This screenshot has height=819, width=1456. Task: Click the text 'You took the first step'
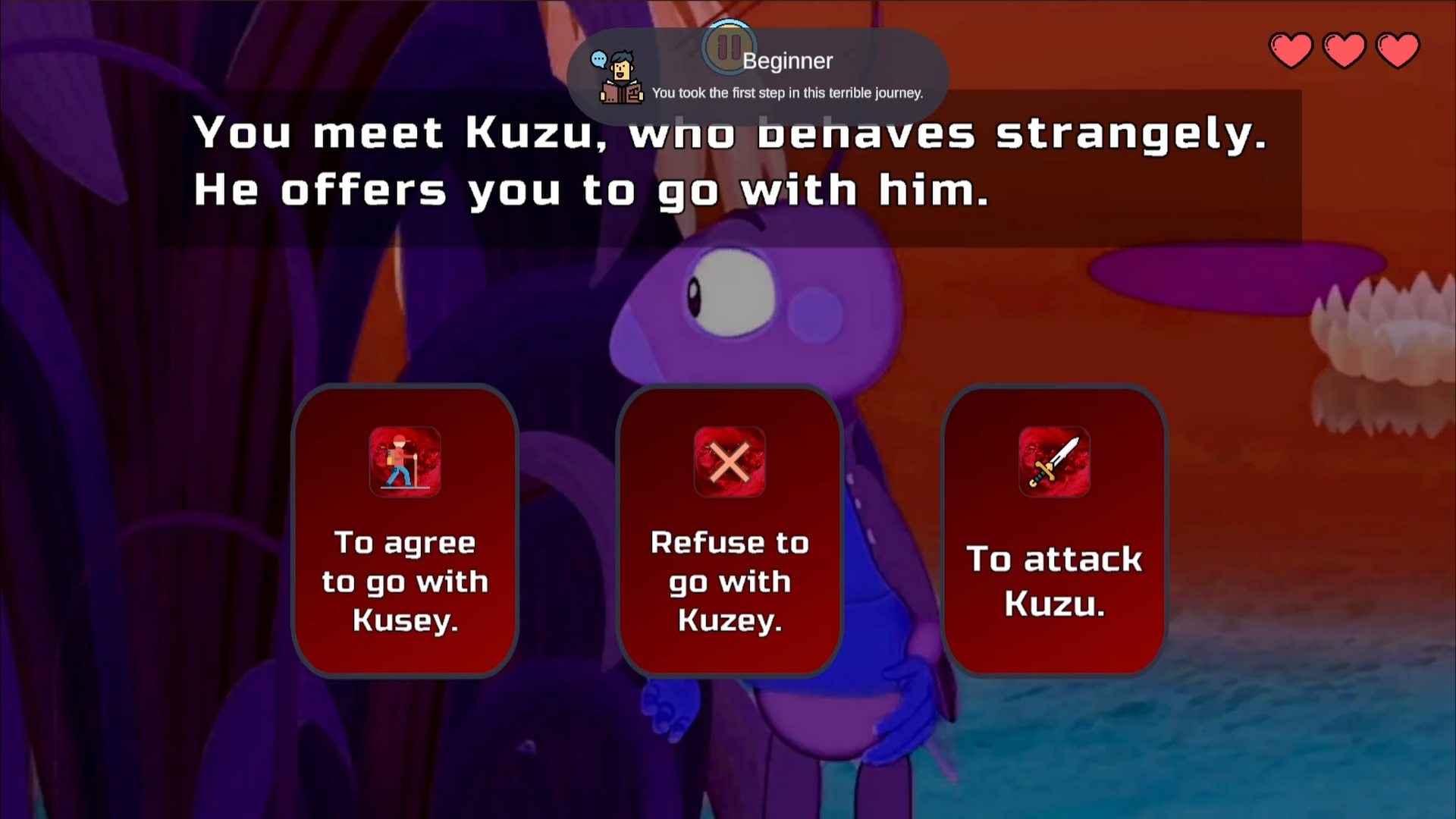pyautogui.click(x=788, y=93)
